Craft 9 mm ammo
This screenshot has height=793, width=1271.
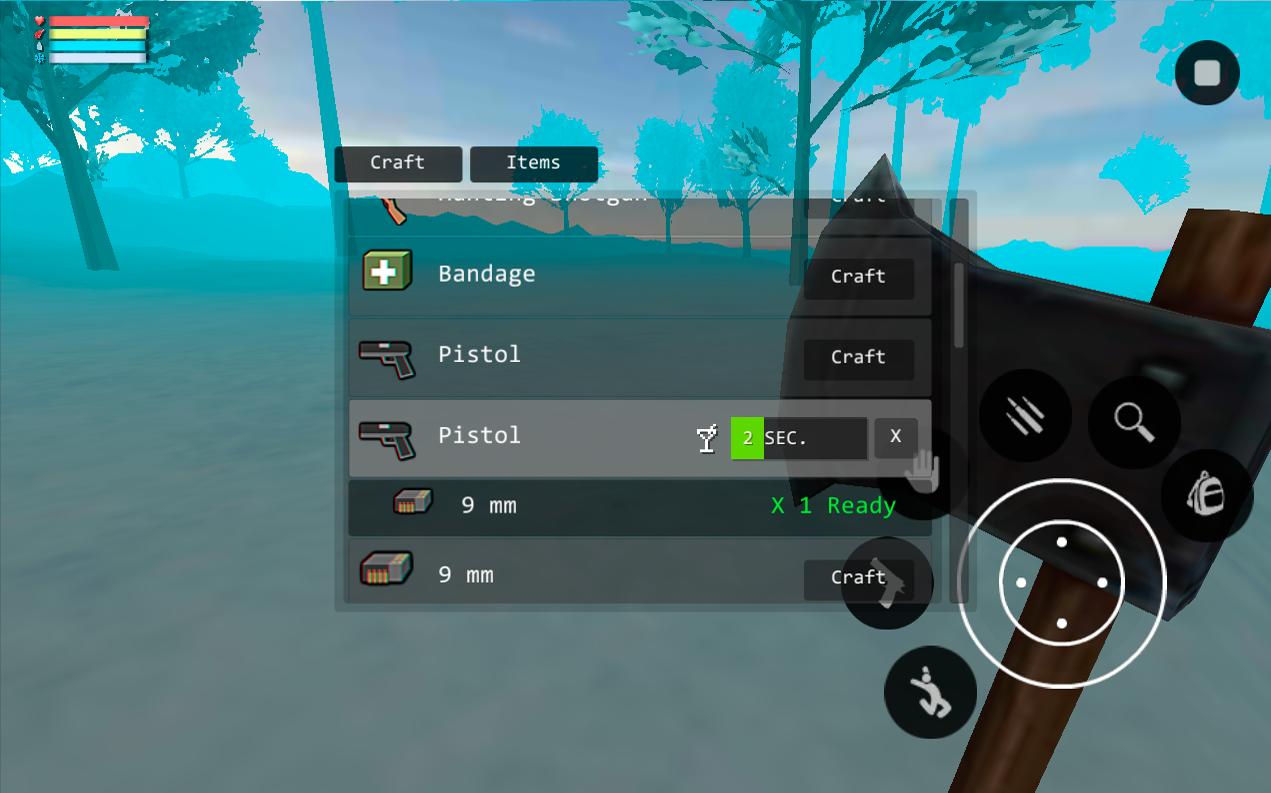pyautogui.click(x=858, y=578)
